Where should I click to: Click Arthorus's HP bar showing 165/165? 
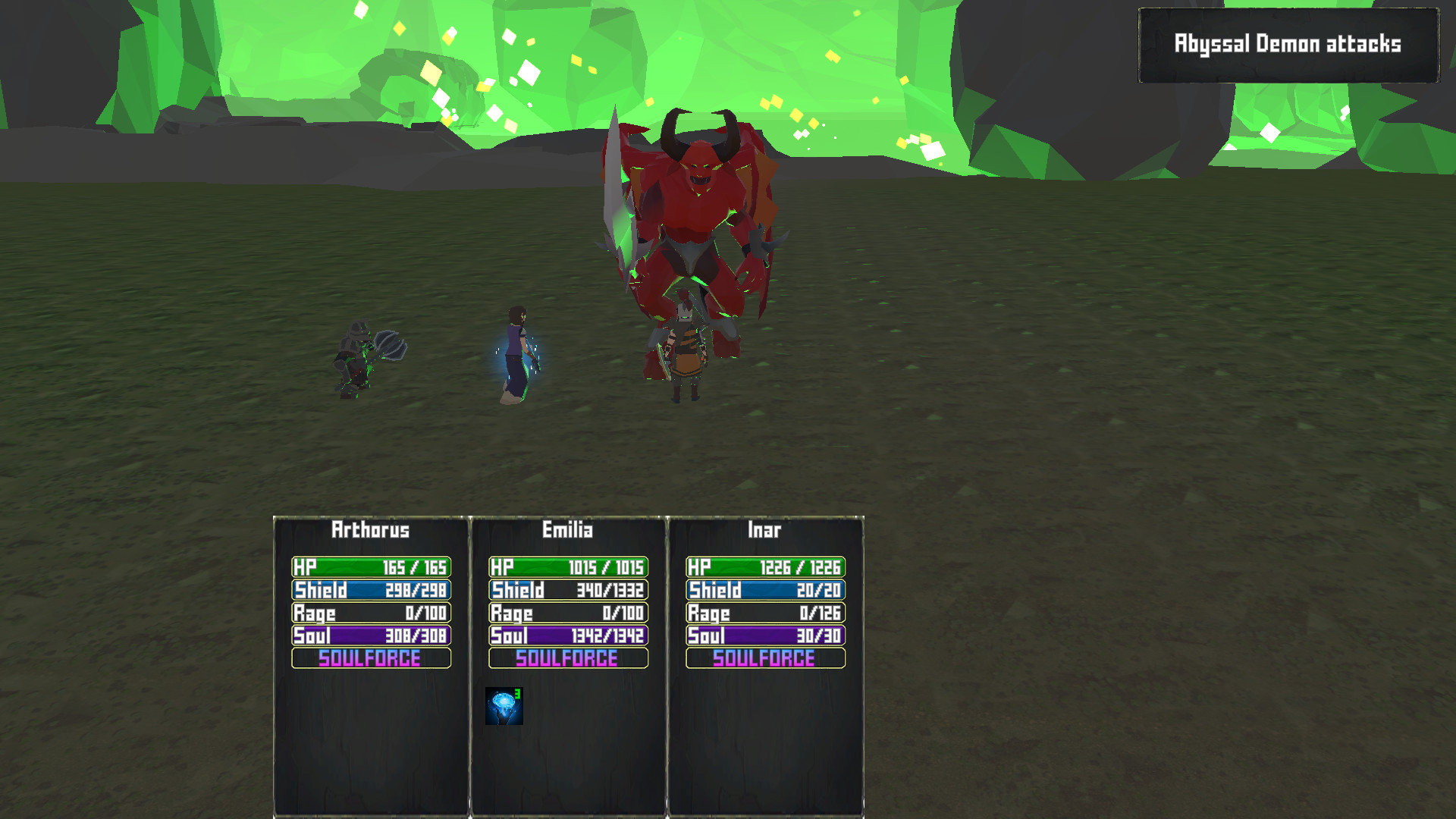(x=369, y=566)
